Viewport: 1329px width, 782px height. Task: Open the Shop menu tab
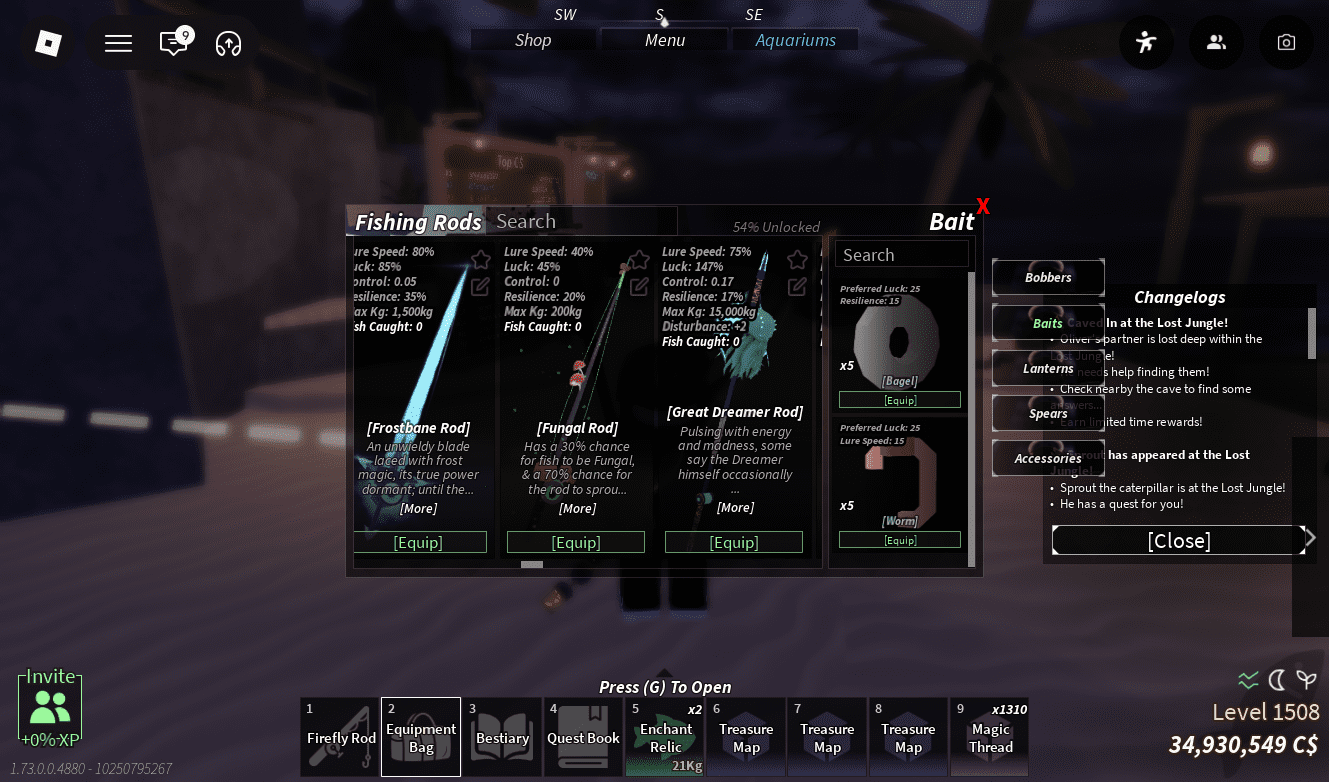(533, 39)
